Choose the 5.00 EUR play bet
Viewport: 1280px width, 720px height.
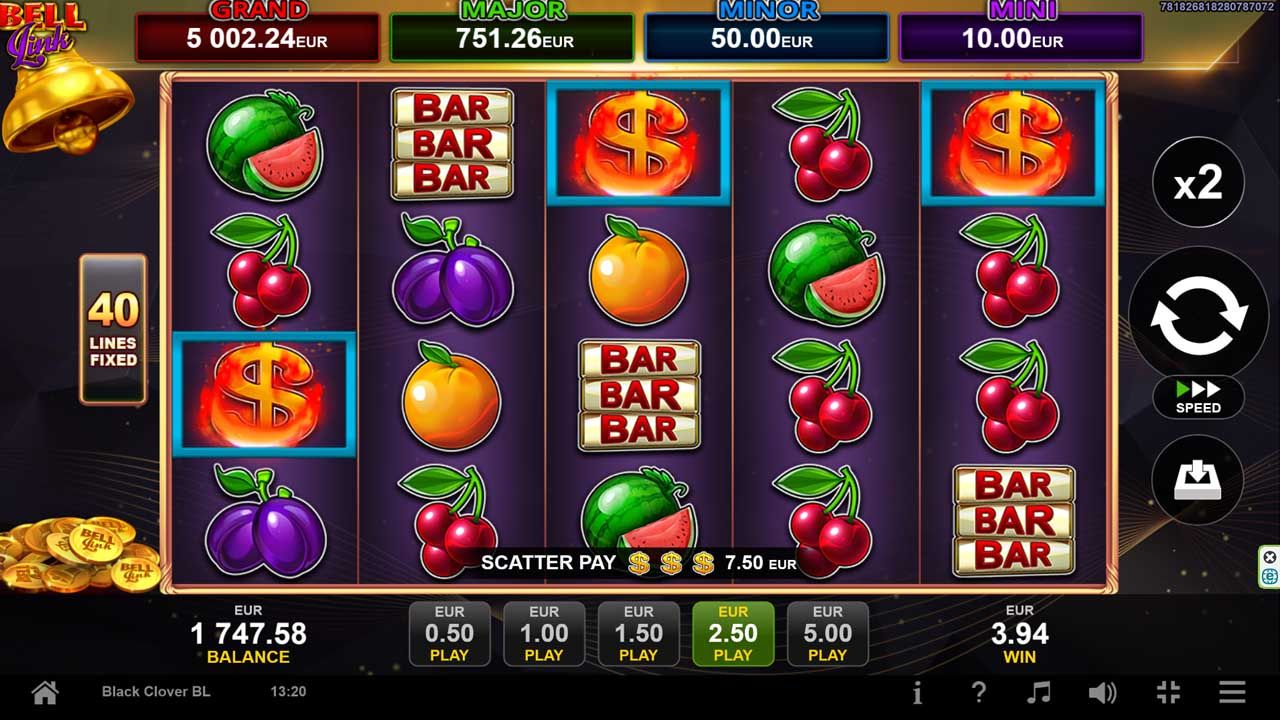click(x=827, y=634)
